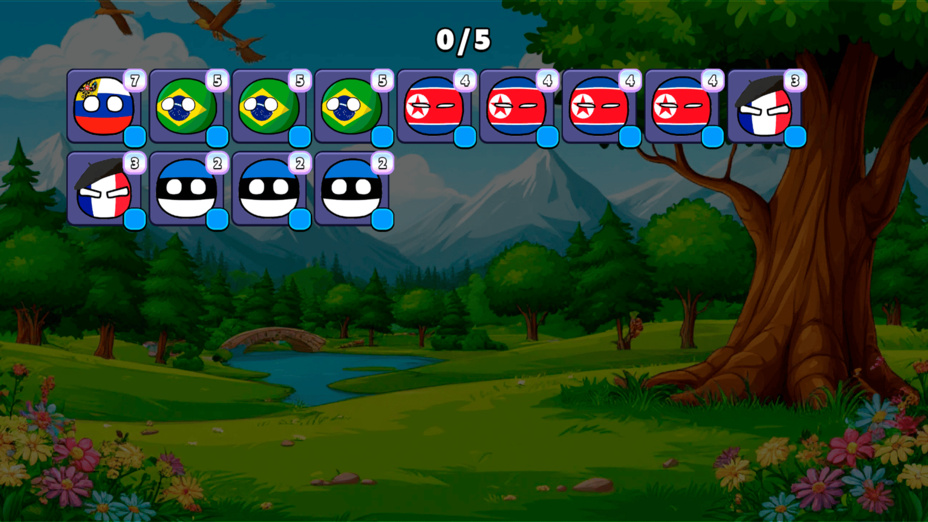Tick the blue checkbox on the Russia card
The width and height of the screenshot is (928, 522).
(x=135, y=137)
